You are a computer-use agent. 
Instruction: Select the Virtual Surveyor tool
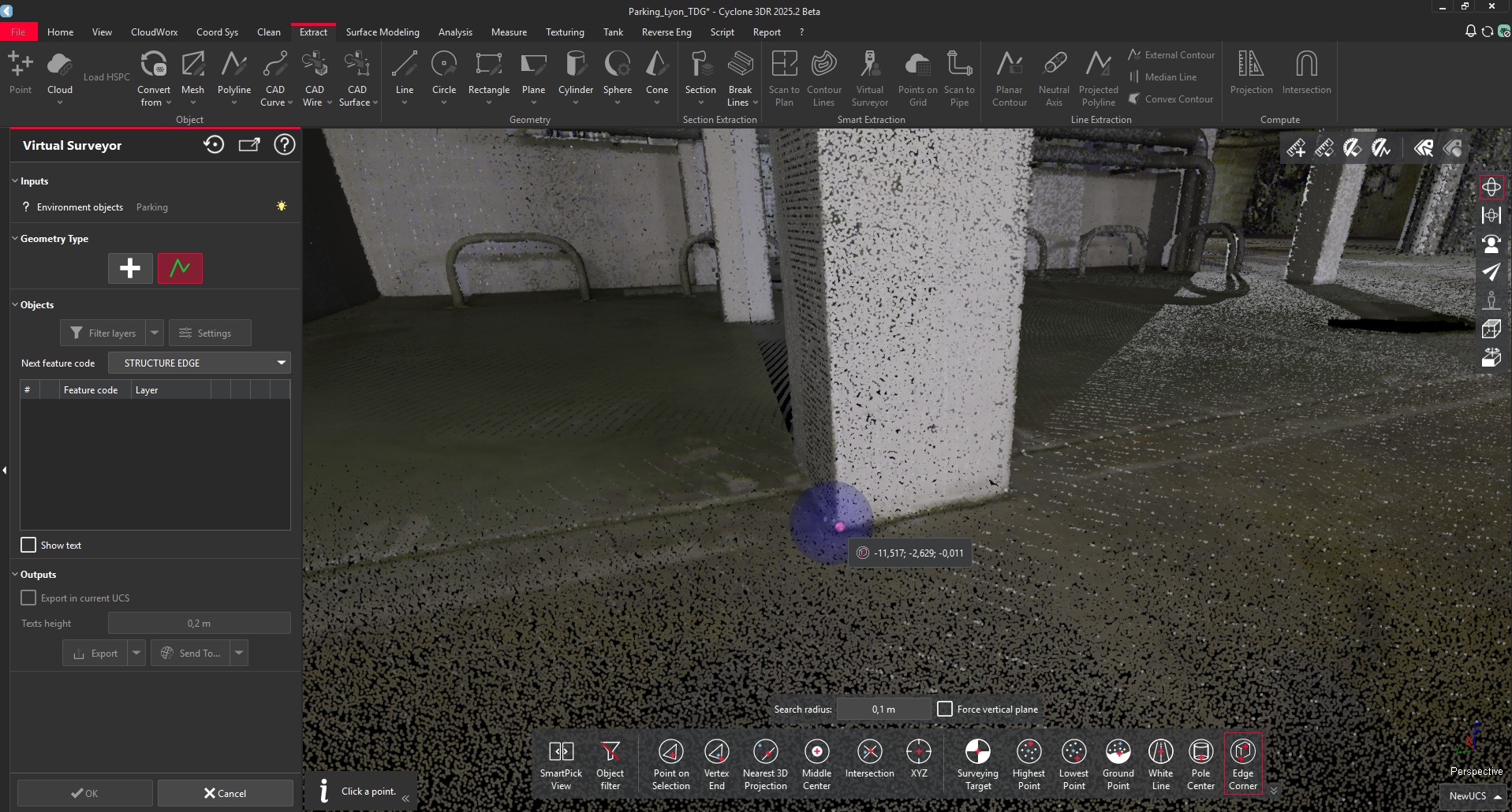869,76
